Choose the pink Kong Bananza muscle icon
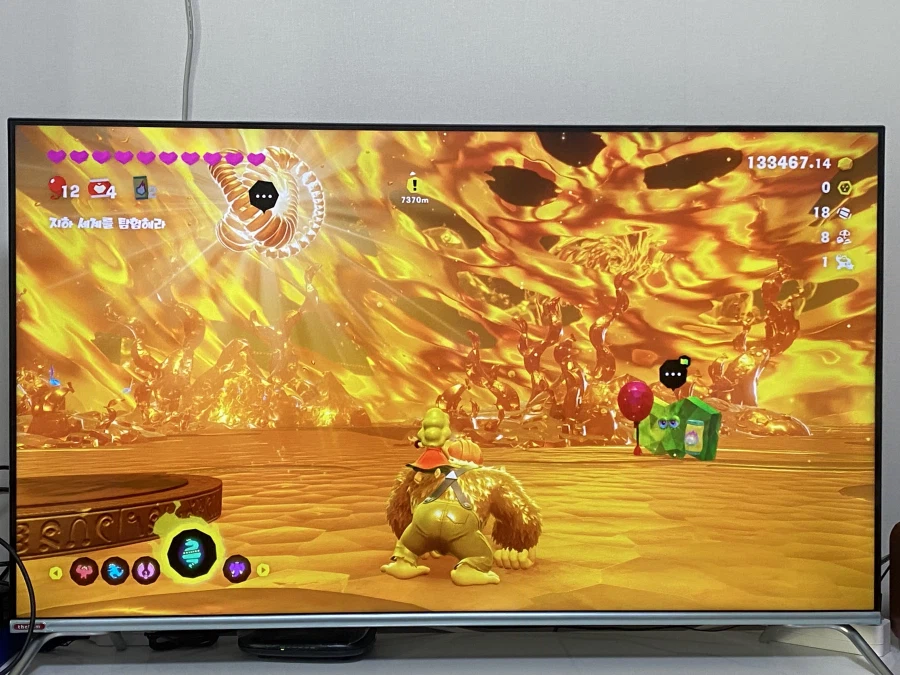The width and height of the screenshot is (900, 675). point(84,571)
